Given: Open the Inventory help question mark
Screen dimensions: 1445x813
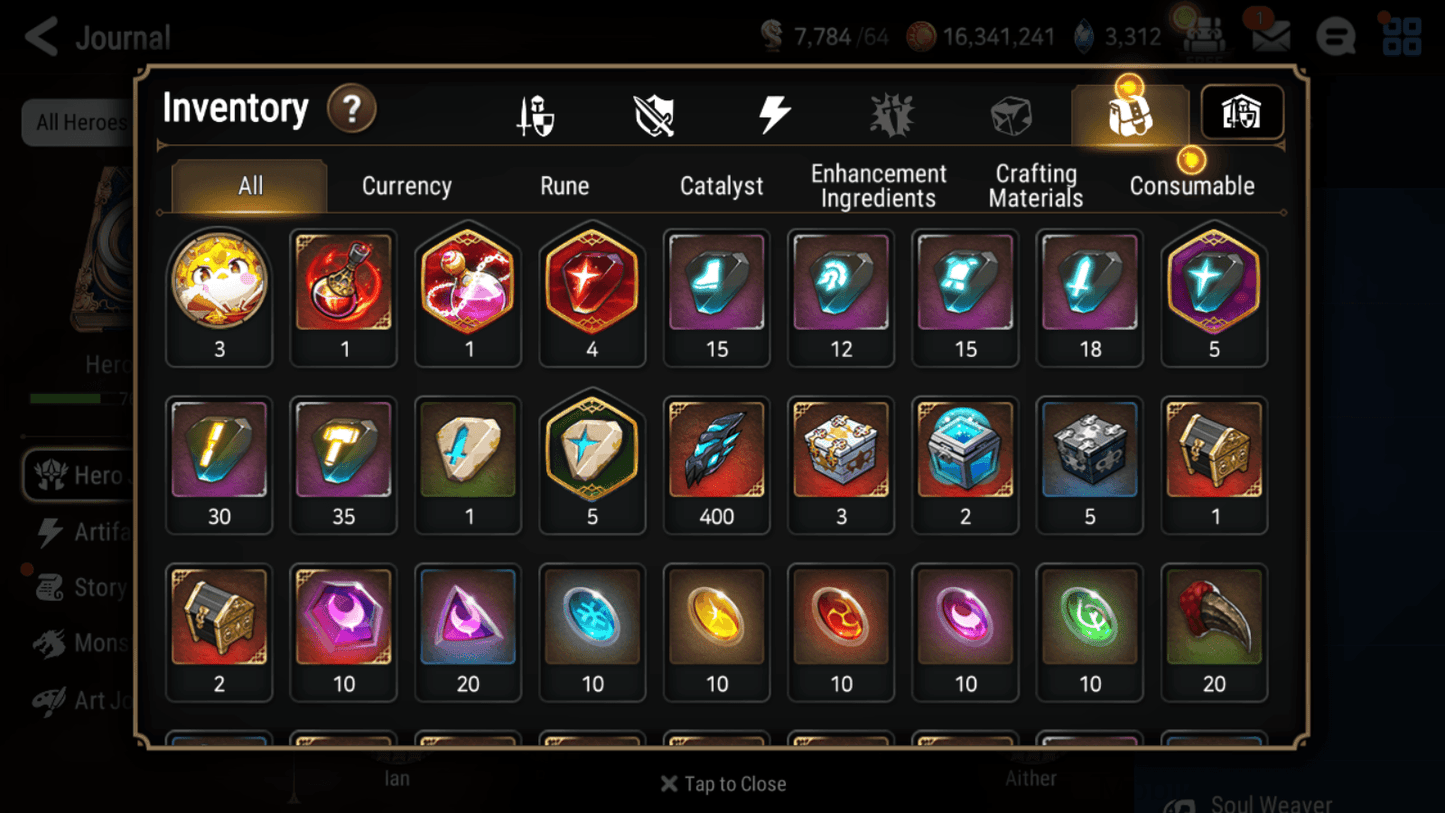Looking at the screenshot, I should [352, 110].
